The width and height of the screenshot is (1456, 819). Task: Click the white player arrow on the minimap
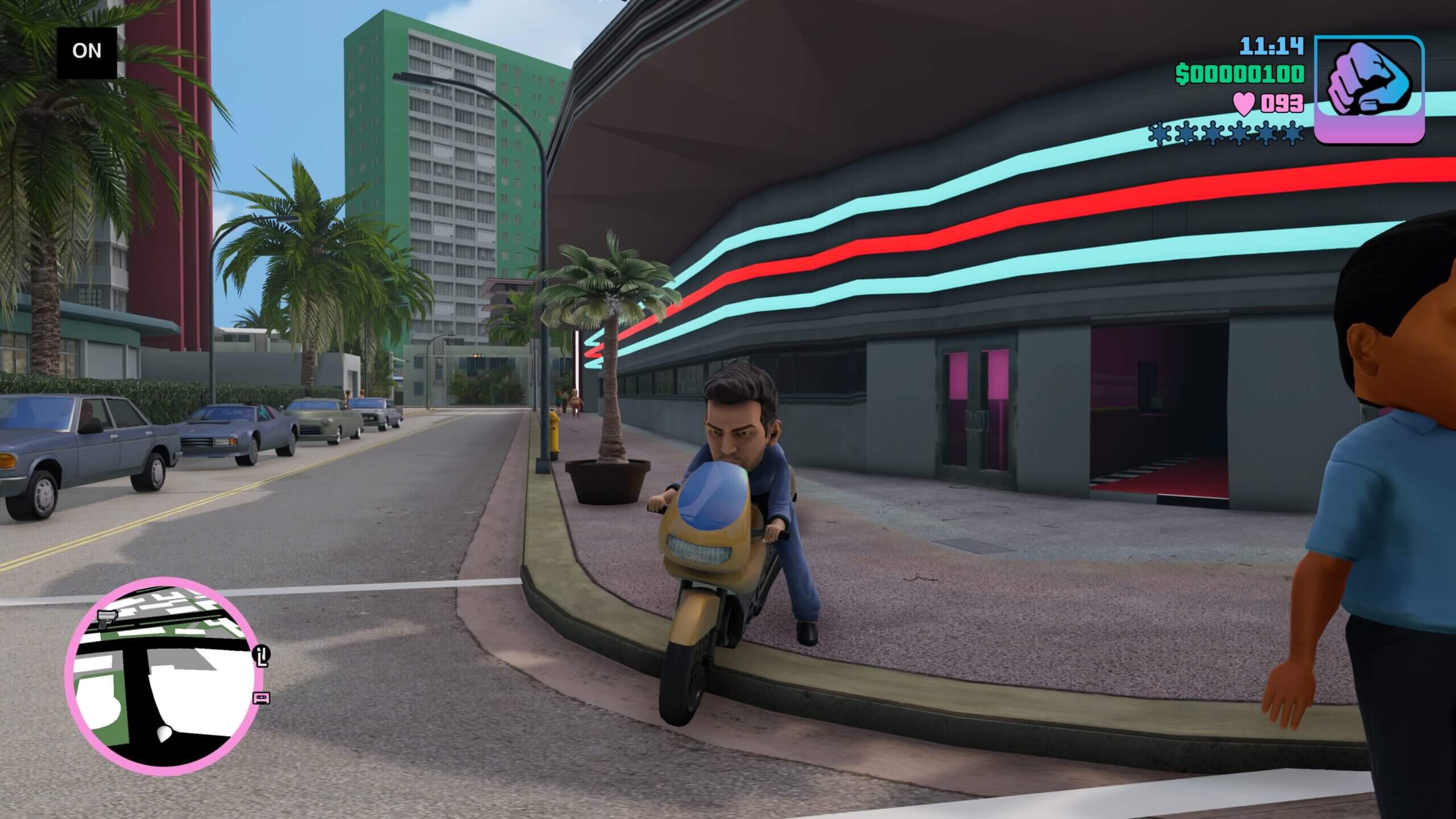pos(166,733)
